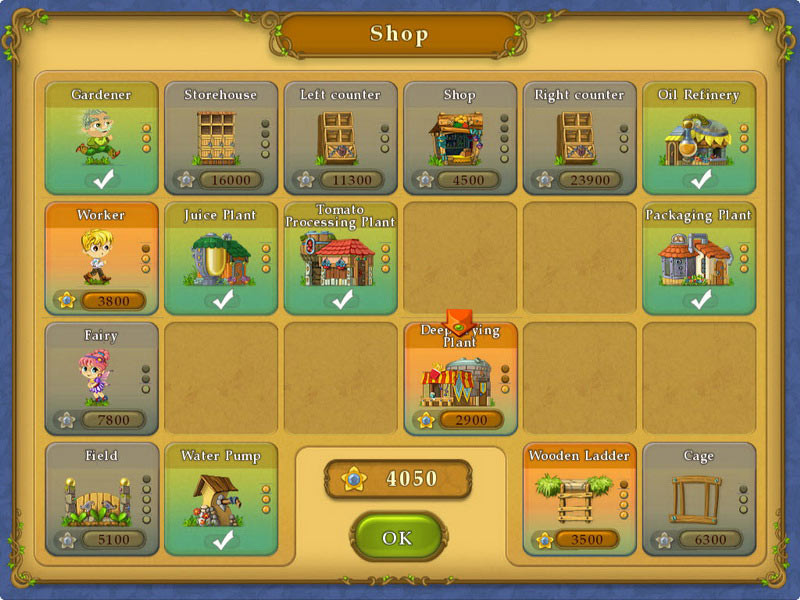The width and height of the screenshot is (800, 600).
Task: Purchase the Cage for 6300
Action: pos(699,498)
